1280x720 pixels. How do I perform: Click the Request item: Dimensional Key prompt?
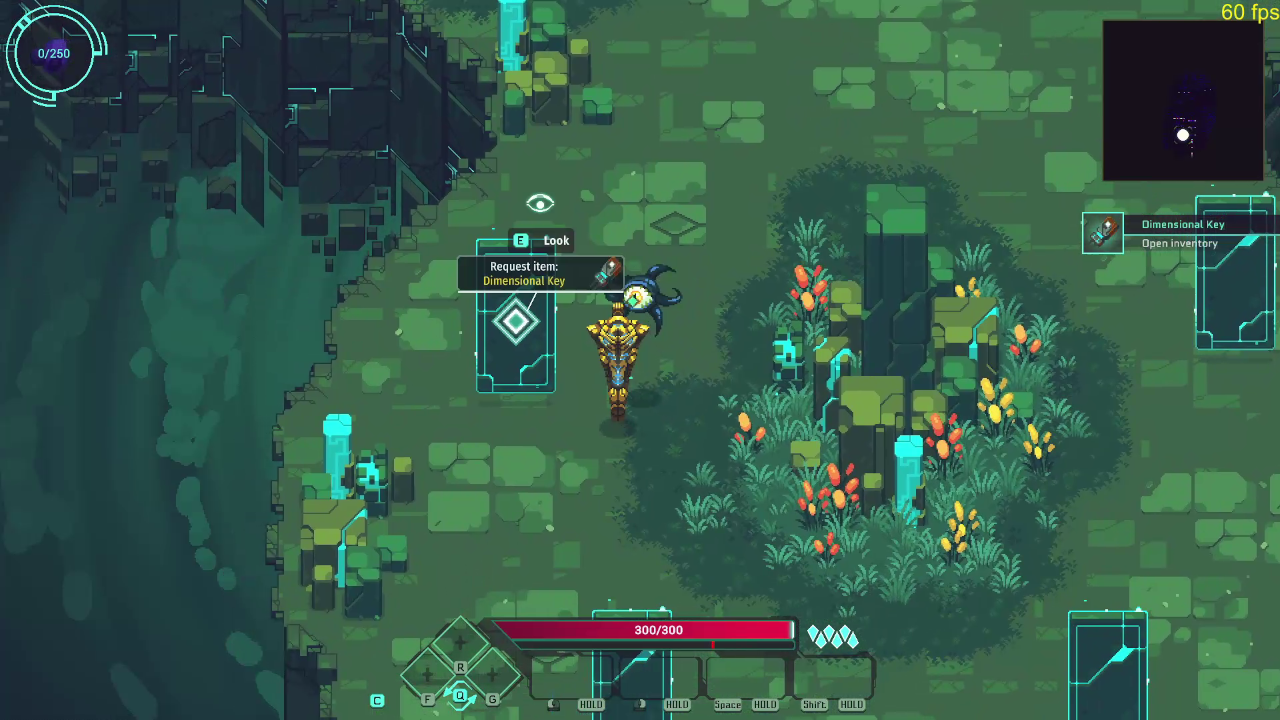click(524, 273)
